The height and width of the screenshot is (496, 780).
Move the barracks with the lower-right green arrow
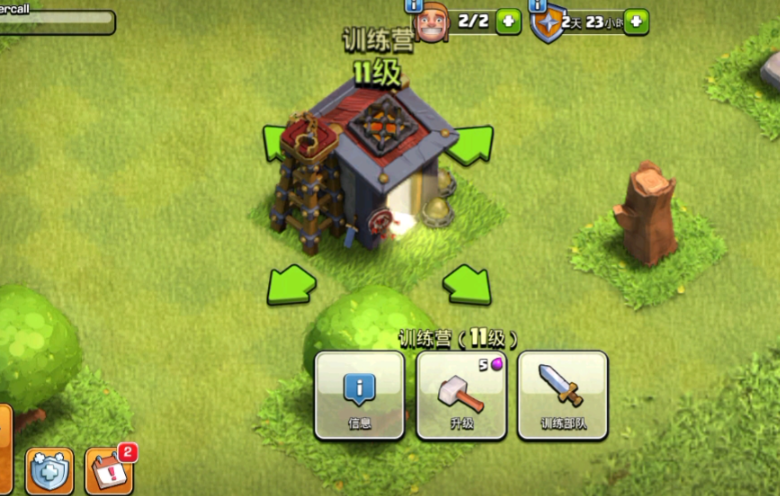click(x=467, y=285)
